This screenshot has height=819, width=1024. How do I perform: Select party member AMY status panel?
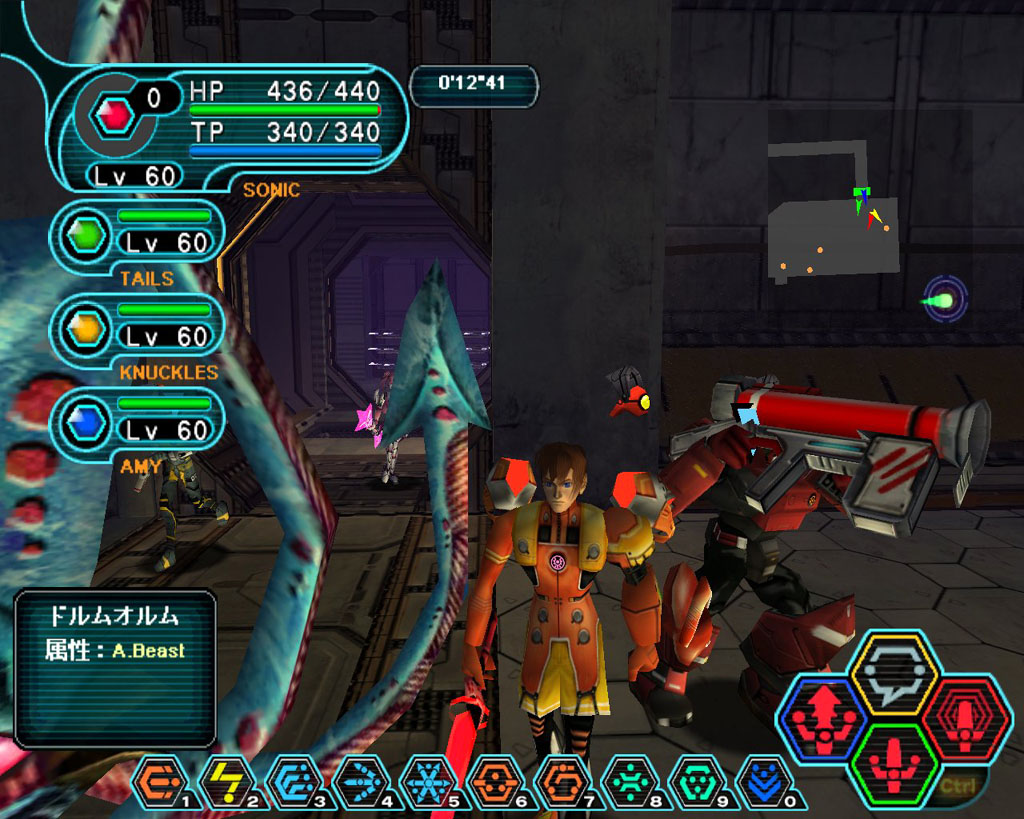click(x=138, y=423)
